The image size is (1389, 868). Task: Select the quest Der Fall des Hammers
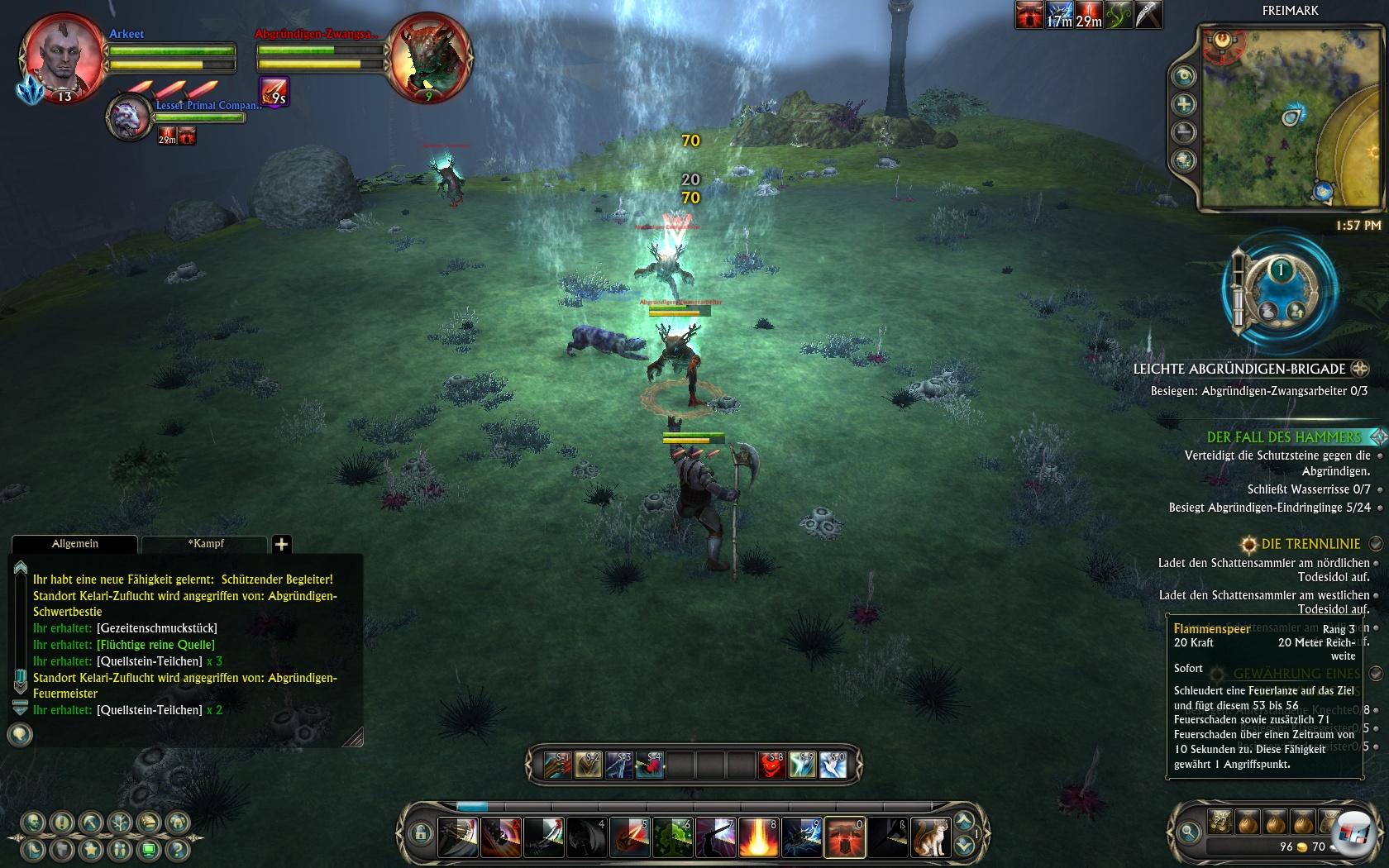pos(1283,437)
